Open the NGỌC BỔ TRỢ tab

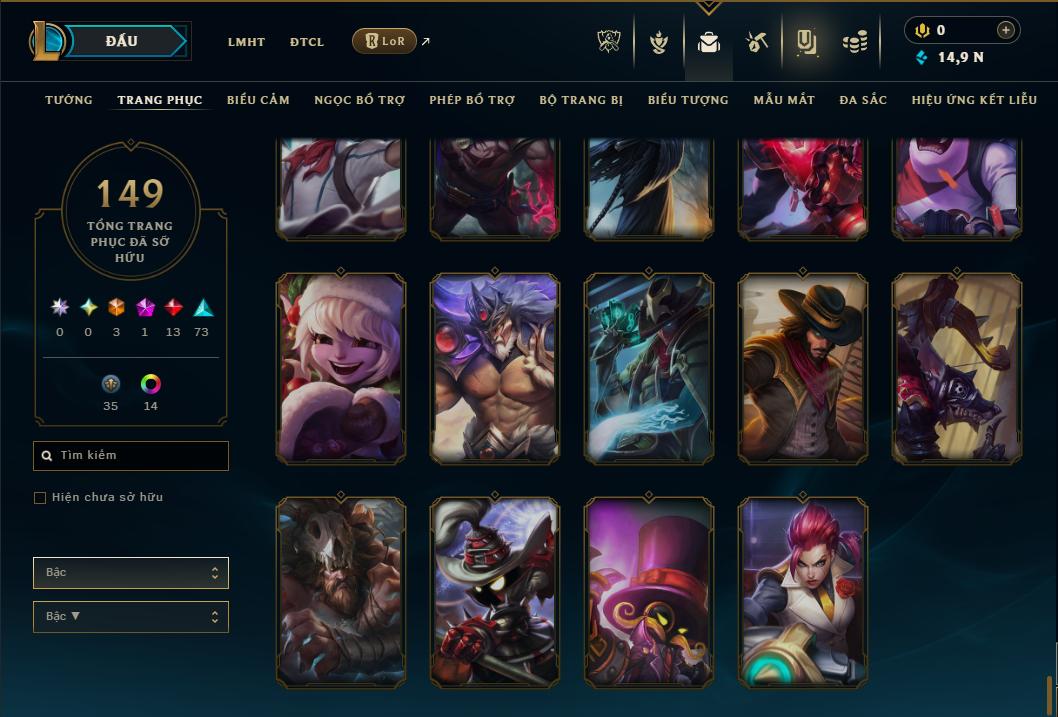(x=359, y=100)
